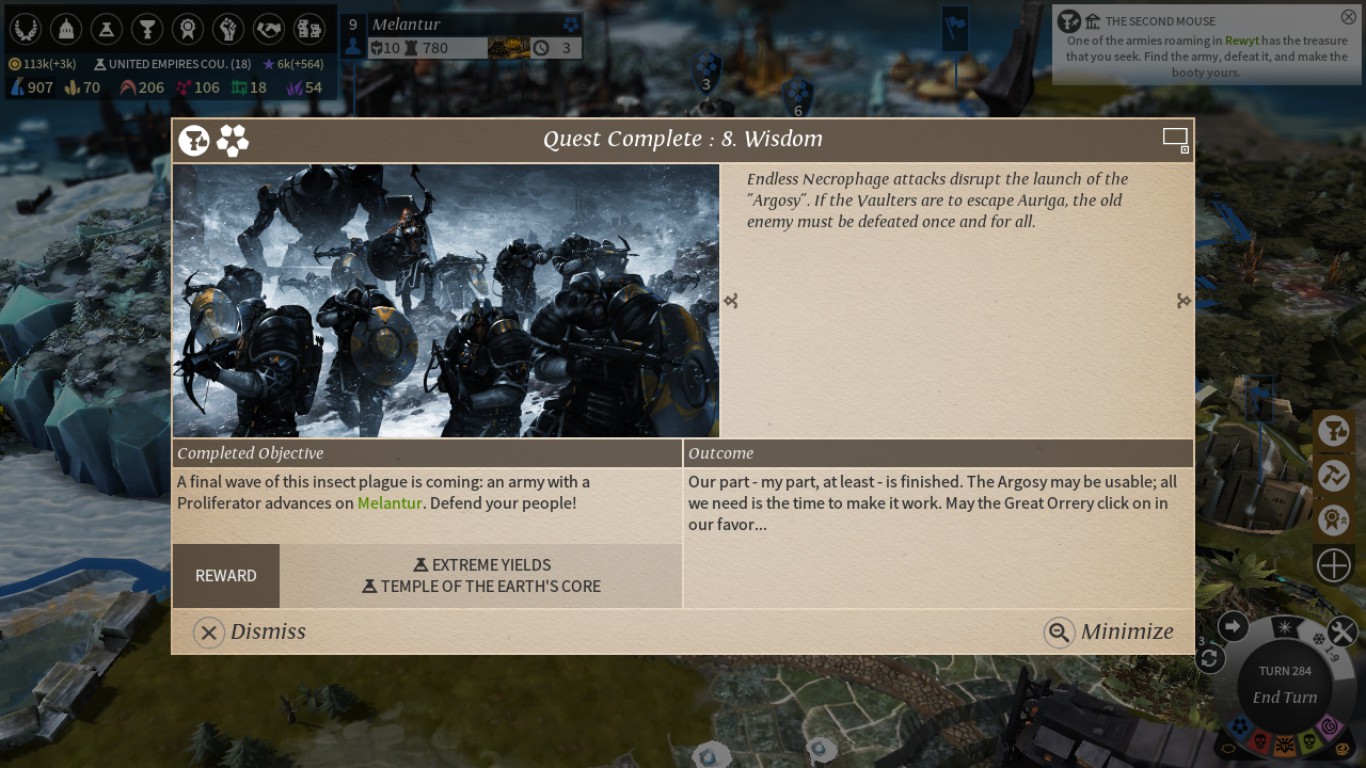This screenshot has height=768, width=1366.
Task: Select the wrench options icon beside End Turn
Action: coord(1342,630)
